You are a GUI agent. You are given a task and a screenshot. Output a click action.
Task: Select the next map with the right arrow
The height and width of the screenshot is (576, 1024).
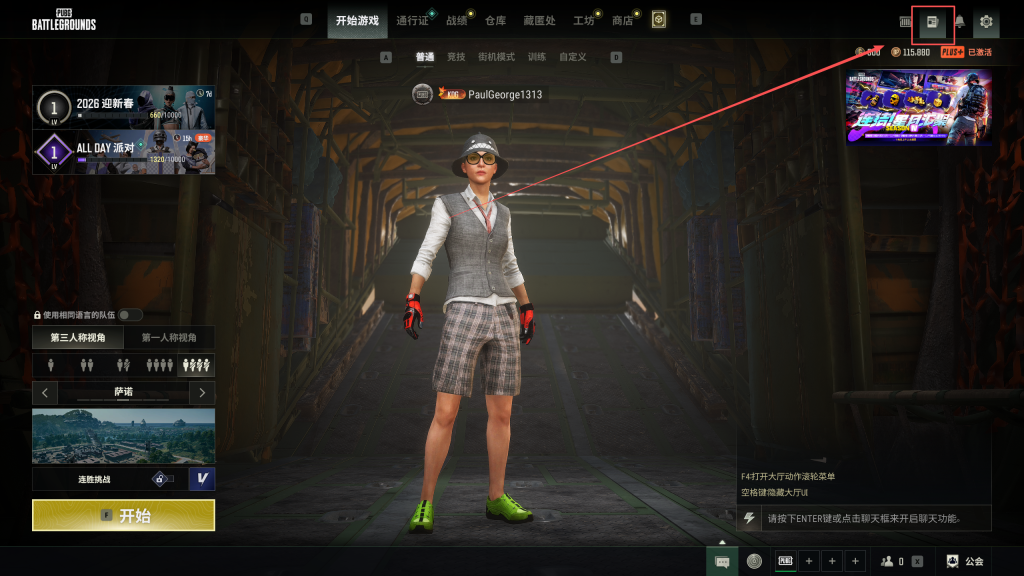[202, 392]
